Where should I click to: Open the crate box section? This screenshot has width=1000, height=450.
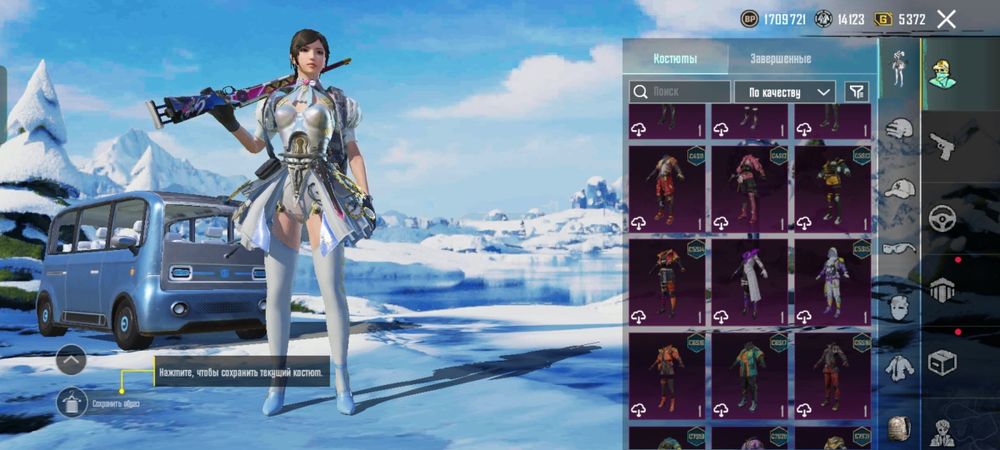point(942,361)
